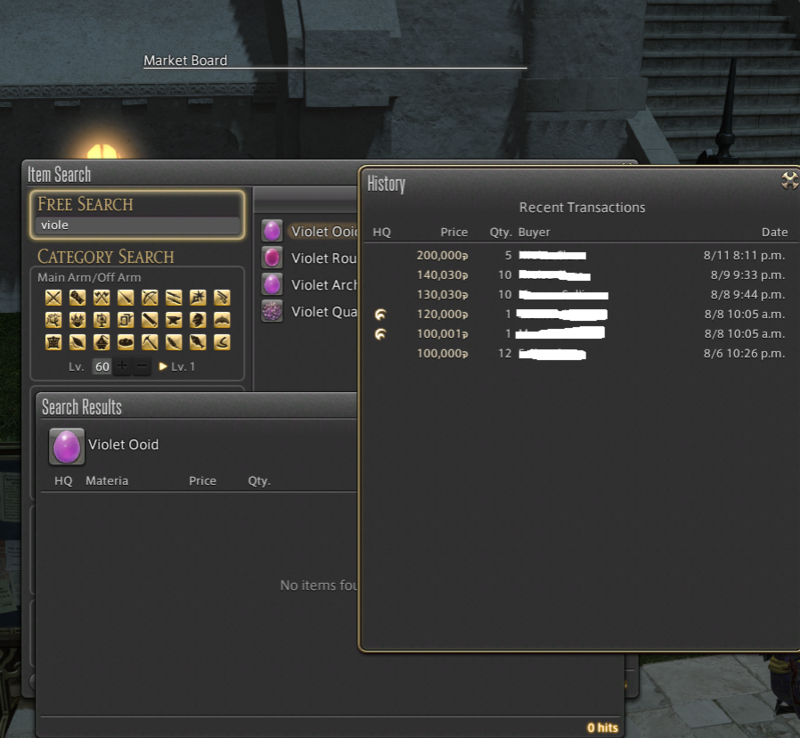This screenshot has width=800, height=738.
Task: Increase the level filter with the plus button
Action: point(121,367)
